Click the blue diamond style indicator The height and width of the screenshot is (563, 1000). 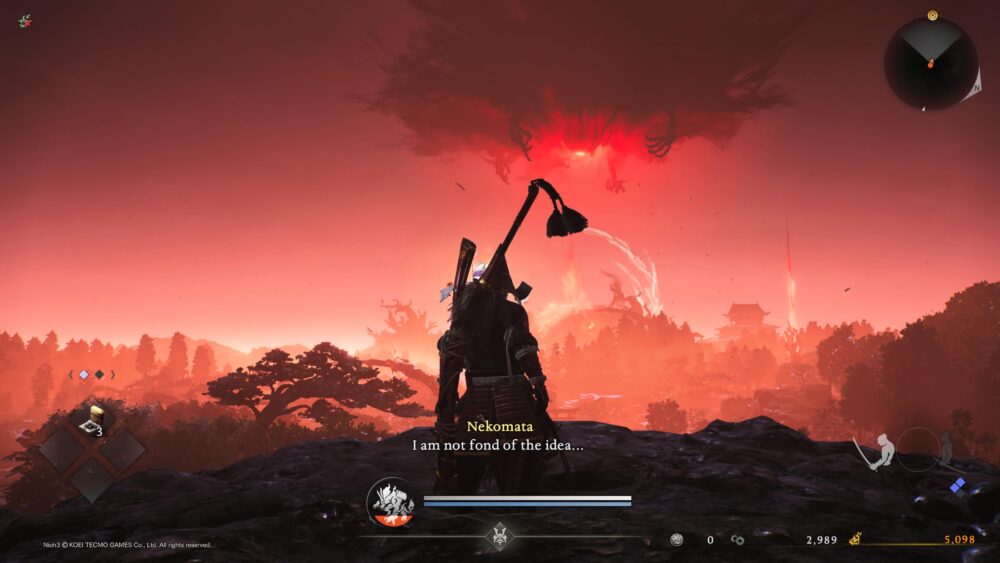click(x=957, y=485)
